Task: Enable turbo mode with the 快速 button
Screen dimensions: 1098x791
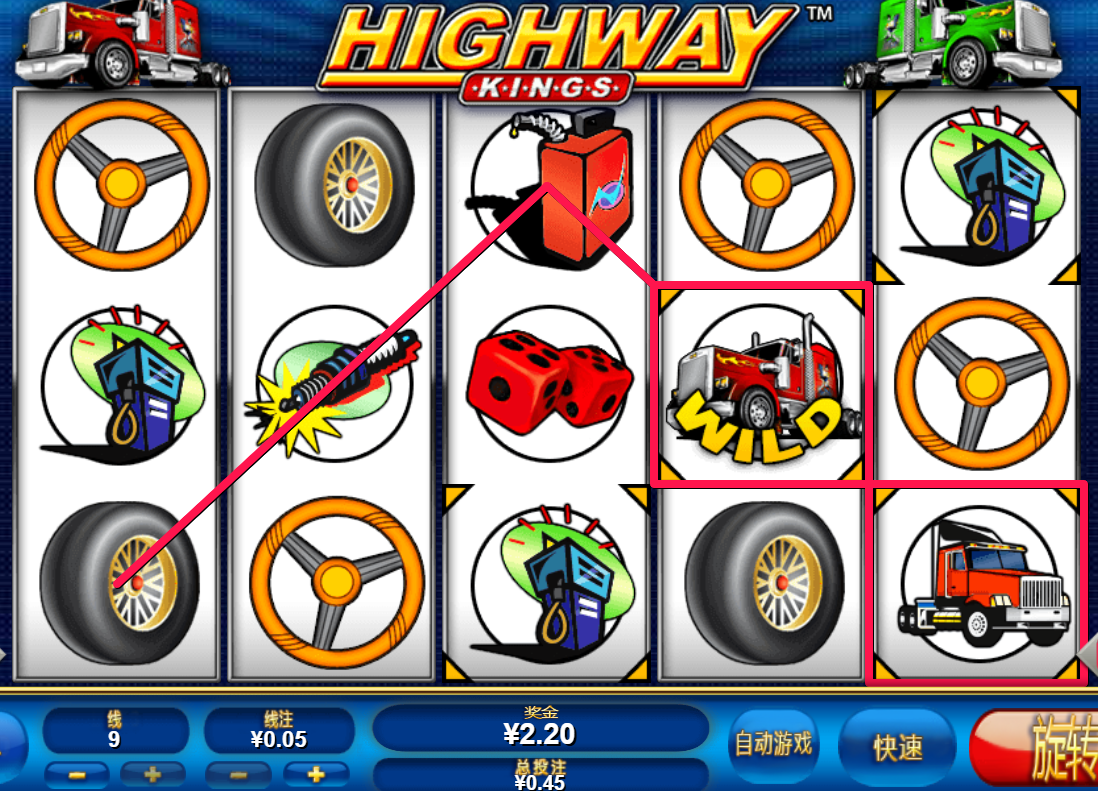Action: pyautogui.click(x=897, y=747)
